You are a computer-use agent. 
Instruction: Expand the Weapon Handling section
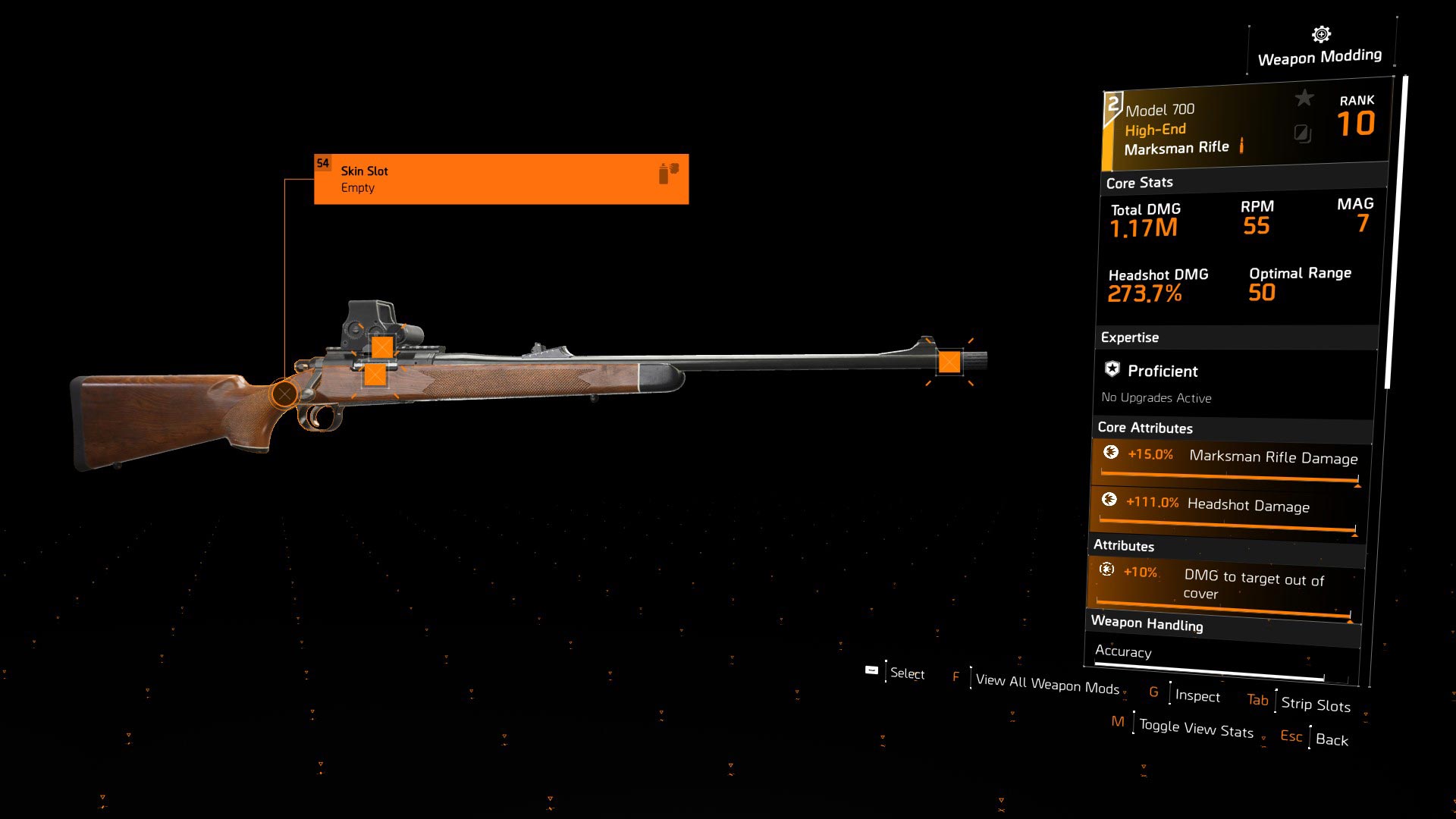point(1147,626)
